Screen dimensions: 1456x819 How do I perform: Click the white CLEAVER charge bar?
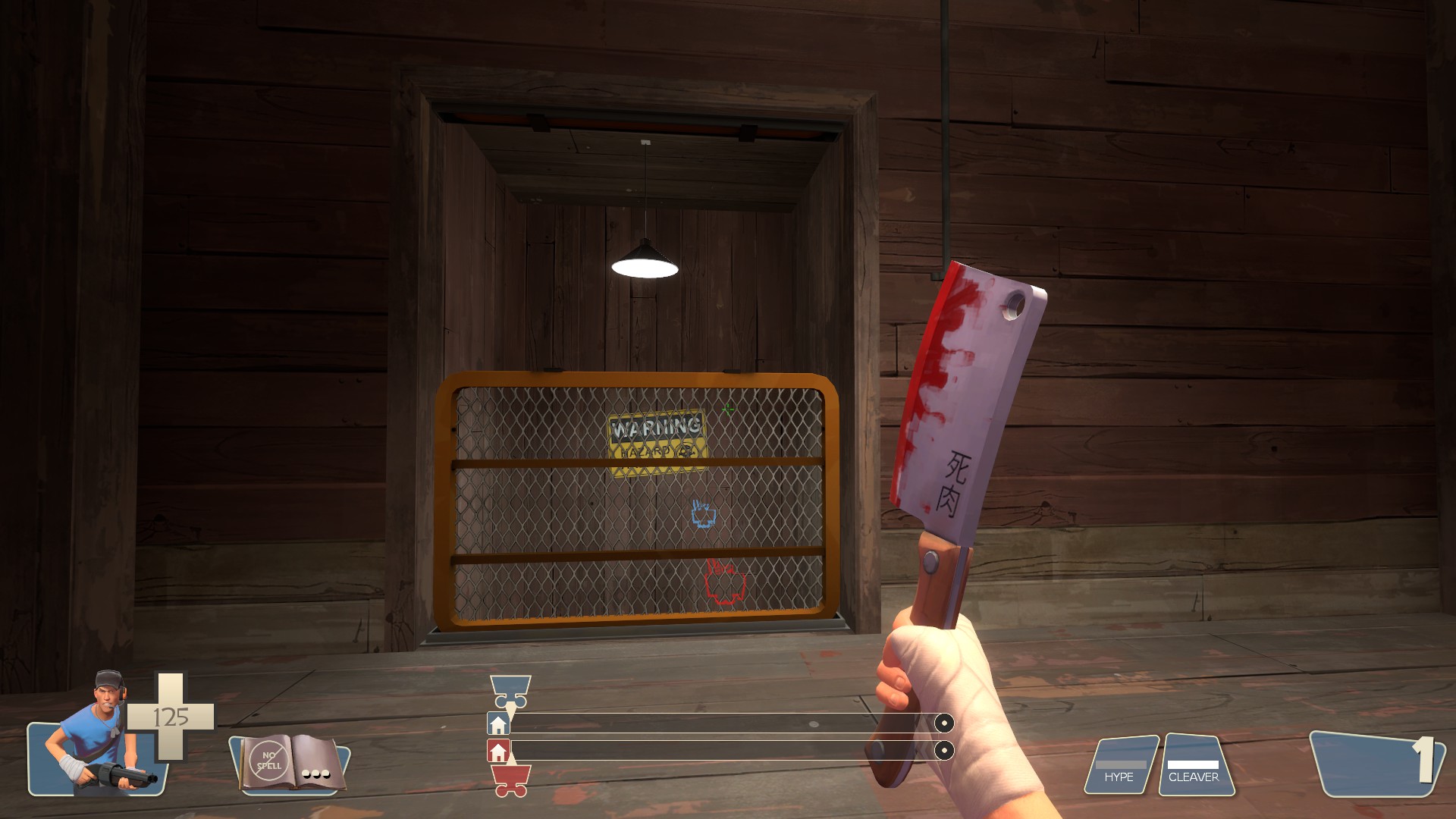pos(1194,764)
